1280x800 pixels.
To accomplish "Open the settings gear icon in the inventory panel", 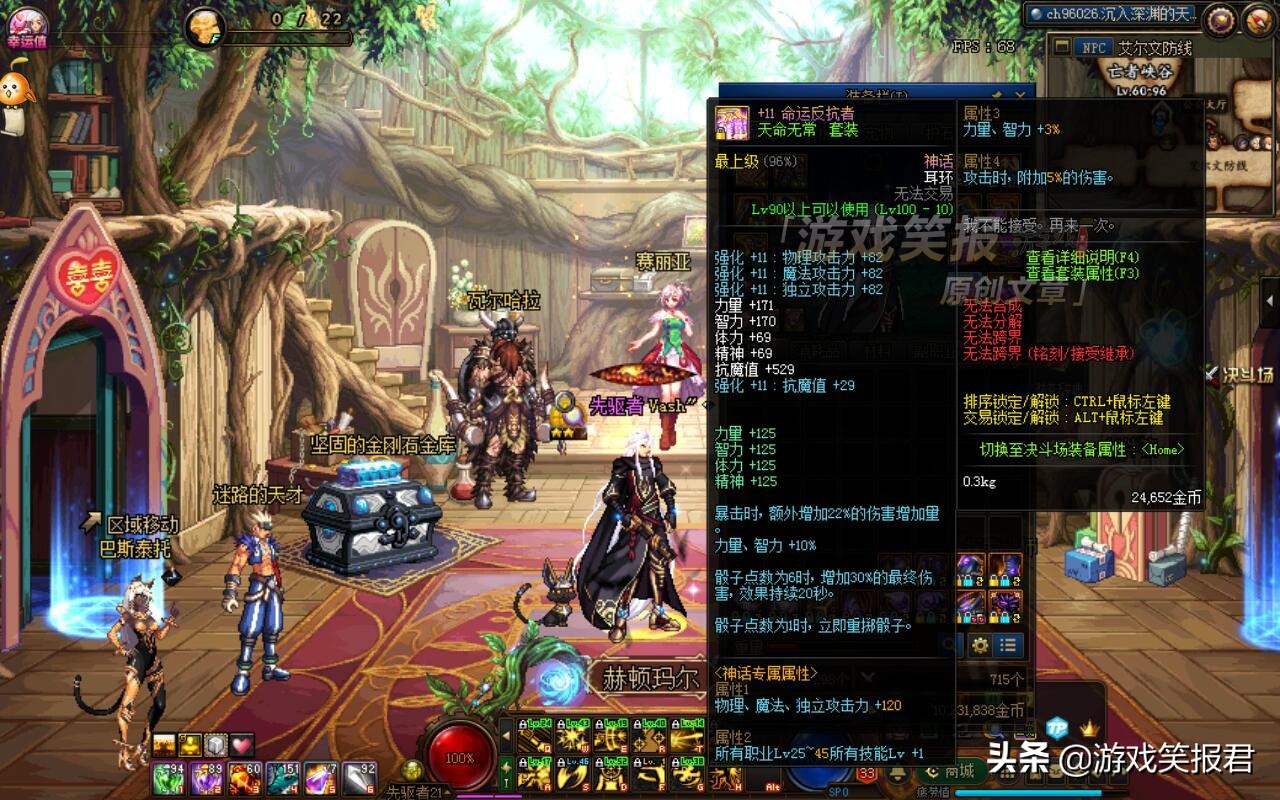I will (980, 646).
